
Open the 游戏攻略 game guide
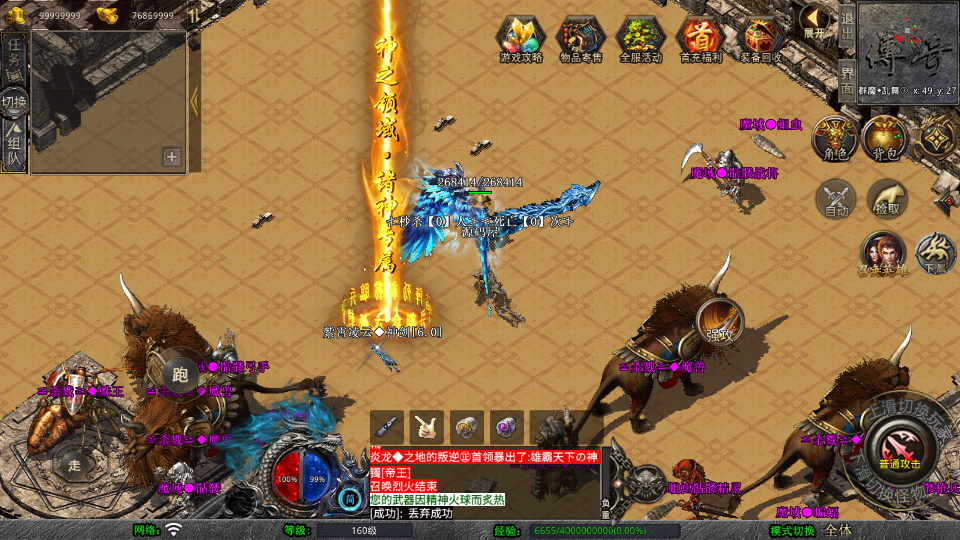point(521,40)
